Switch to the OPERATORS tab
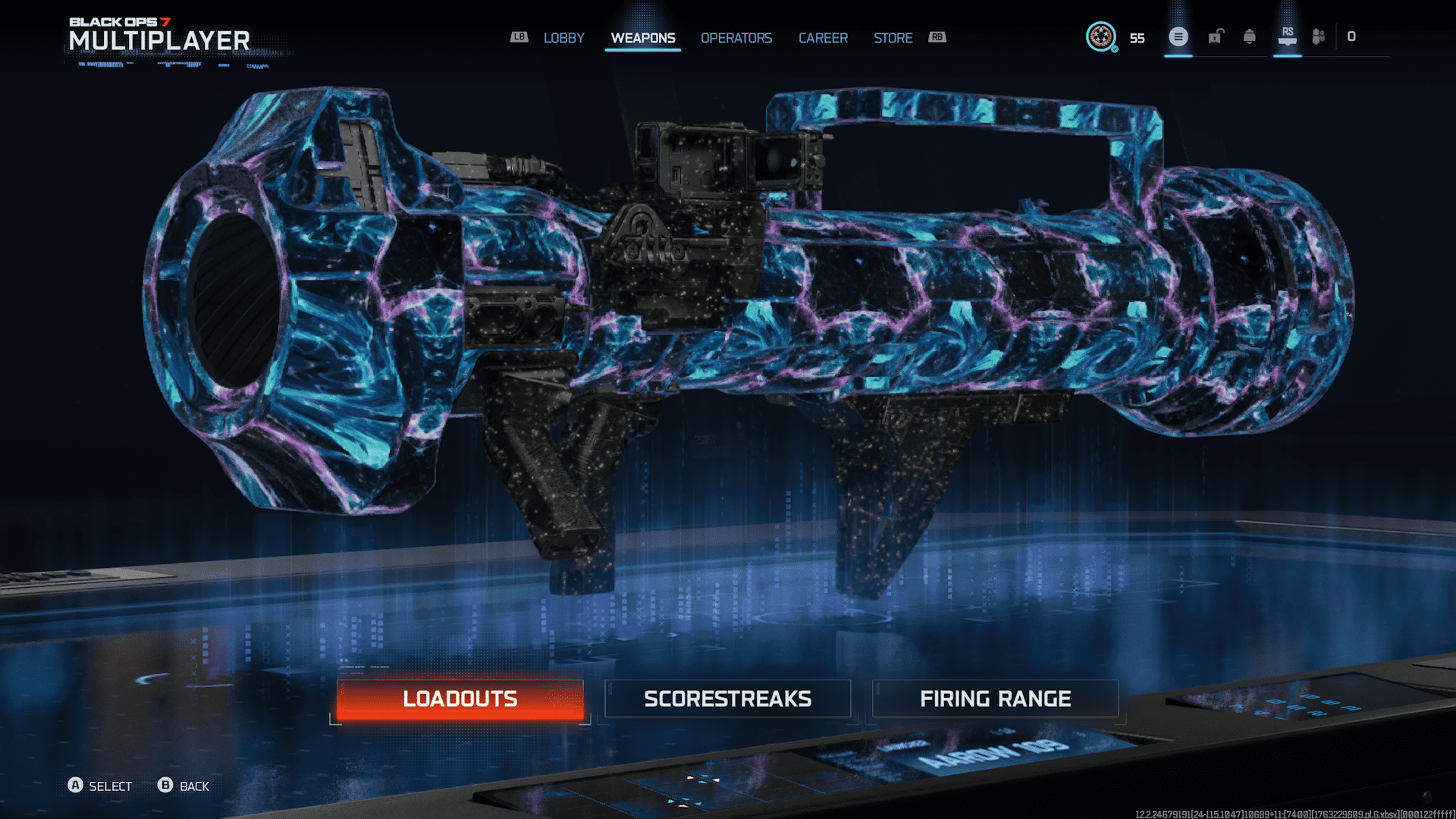Image resolution: width=1456 pixels, height=819 pixels. click(736, 38)
